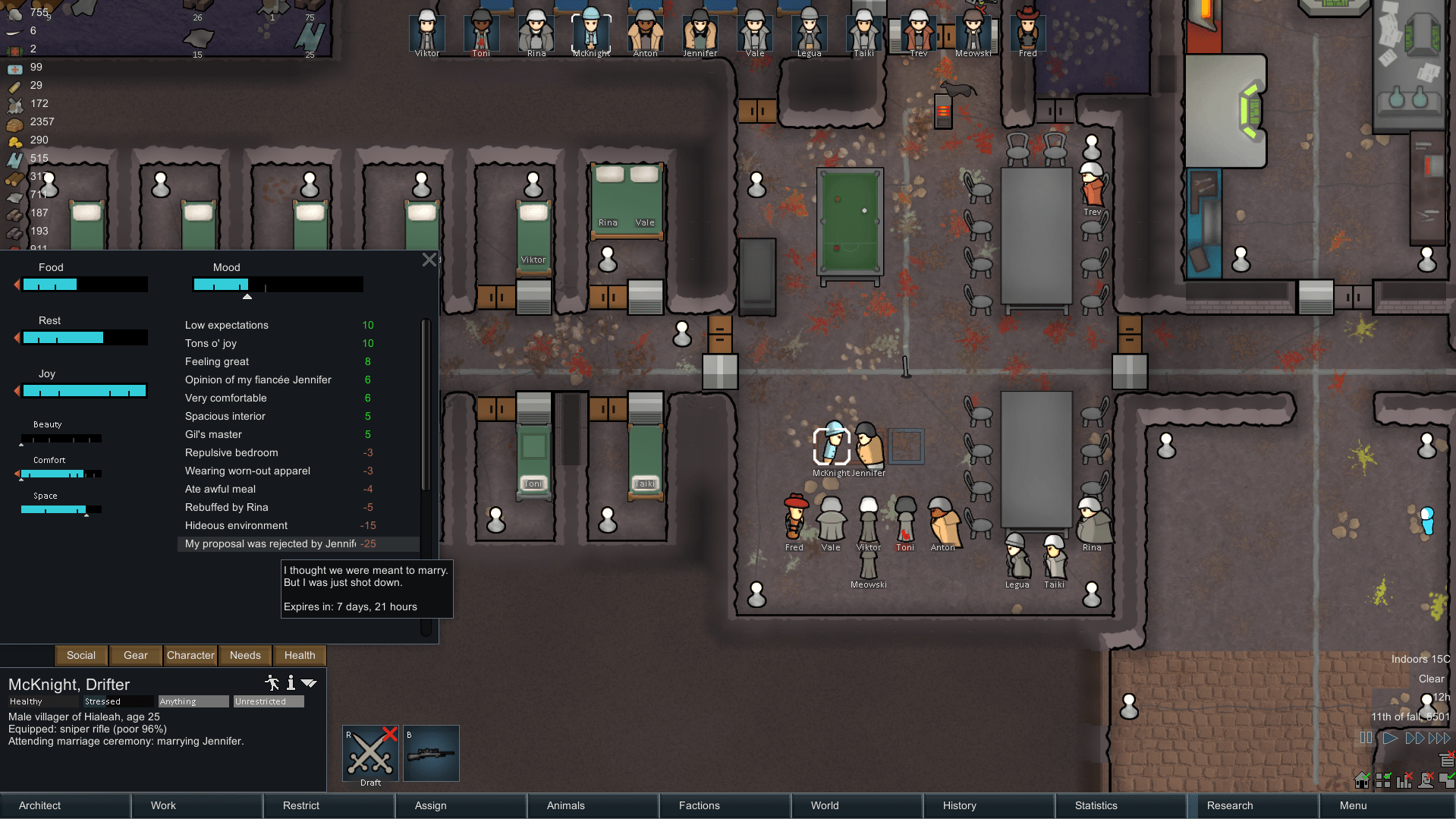
Task: Set maximum speed using the triple-arrow icon
Action: coord(1438,738)
